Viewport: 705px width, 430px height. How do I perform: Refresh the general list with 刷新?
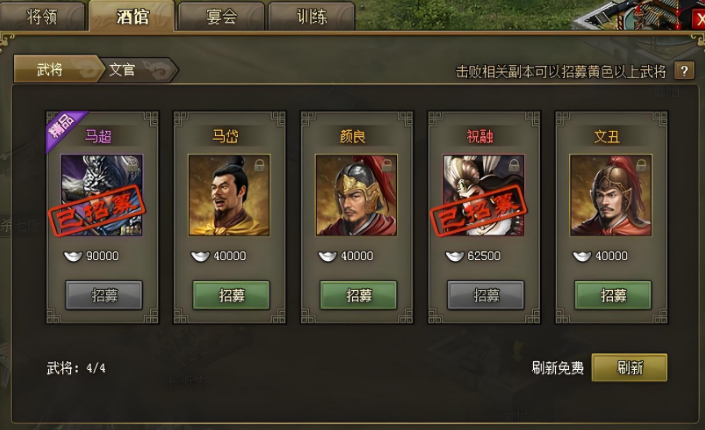click(628, 368)
